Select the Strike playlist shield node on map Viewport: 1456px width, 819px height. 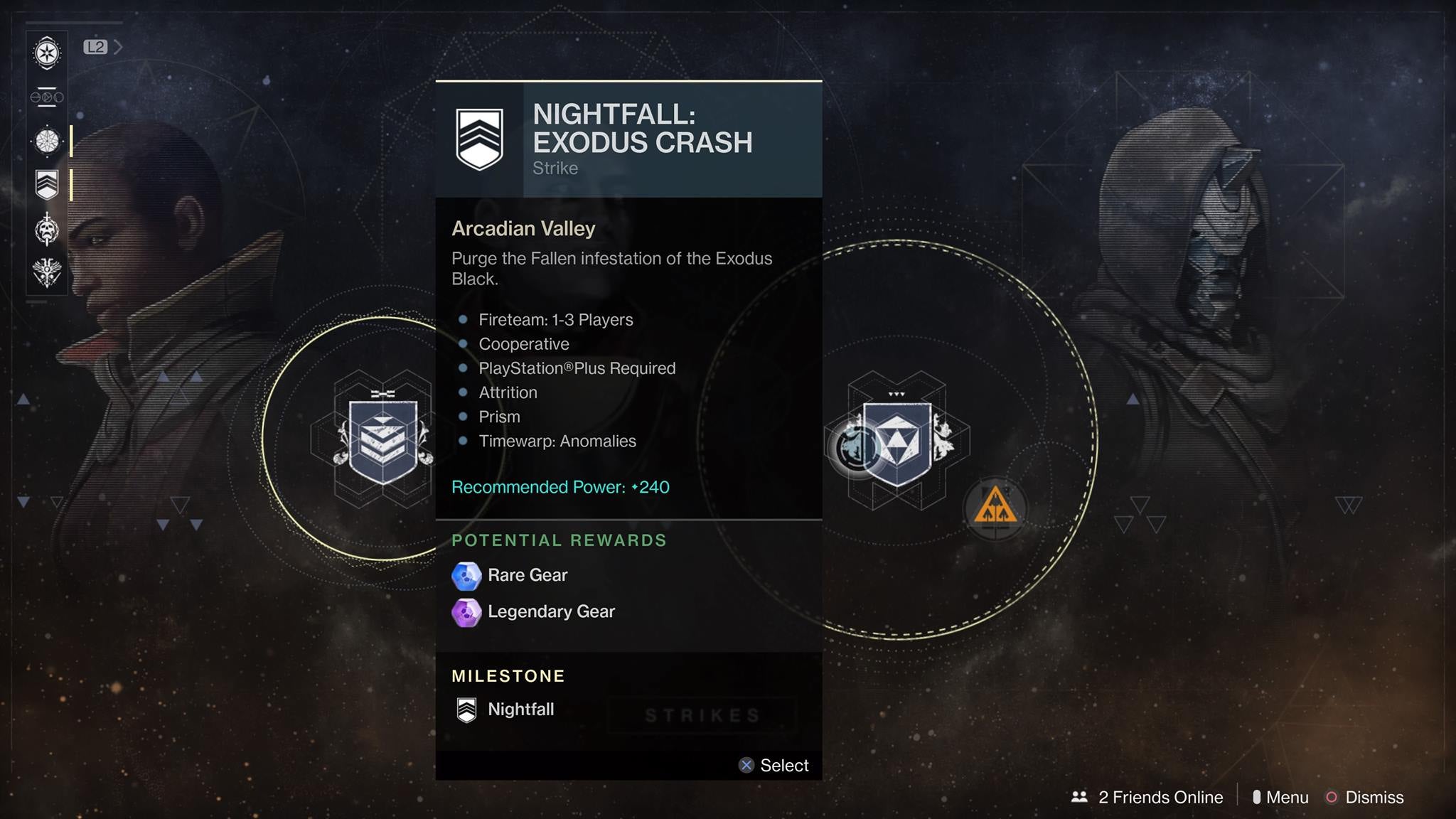pyautogui.click(x=382, y=441)
